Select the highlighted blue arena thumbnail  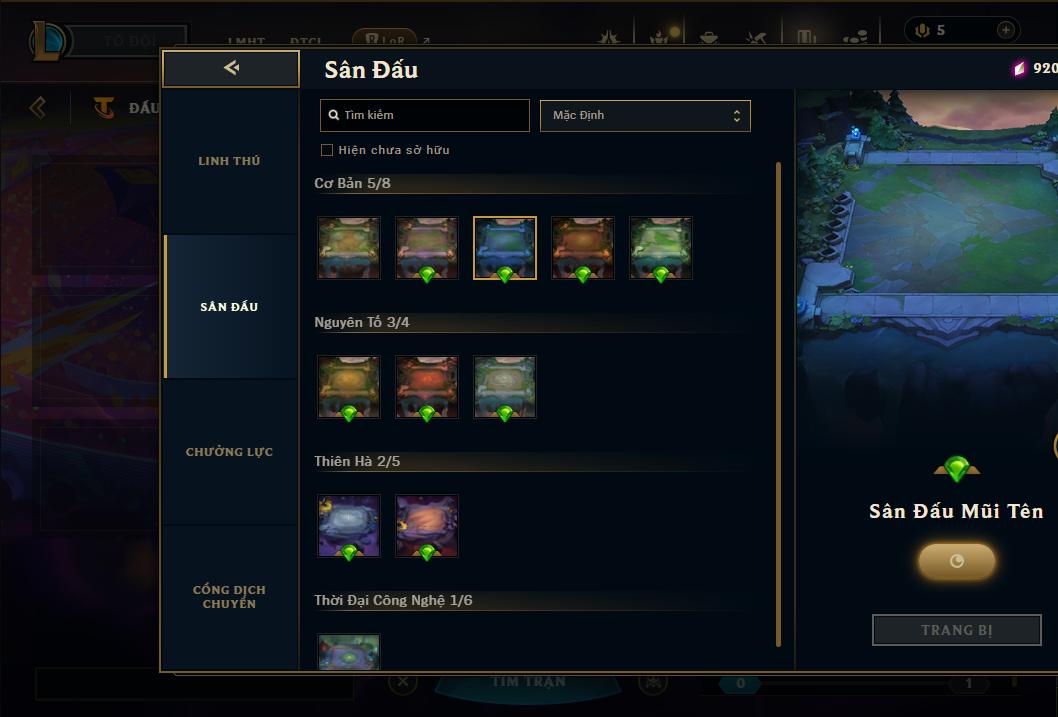pyautogui.click(x=505, y=248)
